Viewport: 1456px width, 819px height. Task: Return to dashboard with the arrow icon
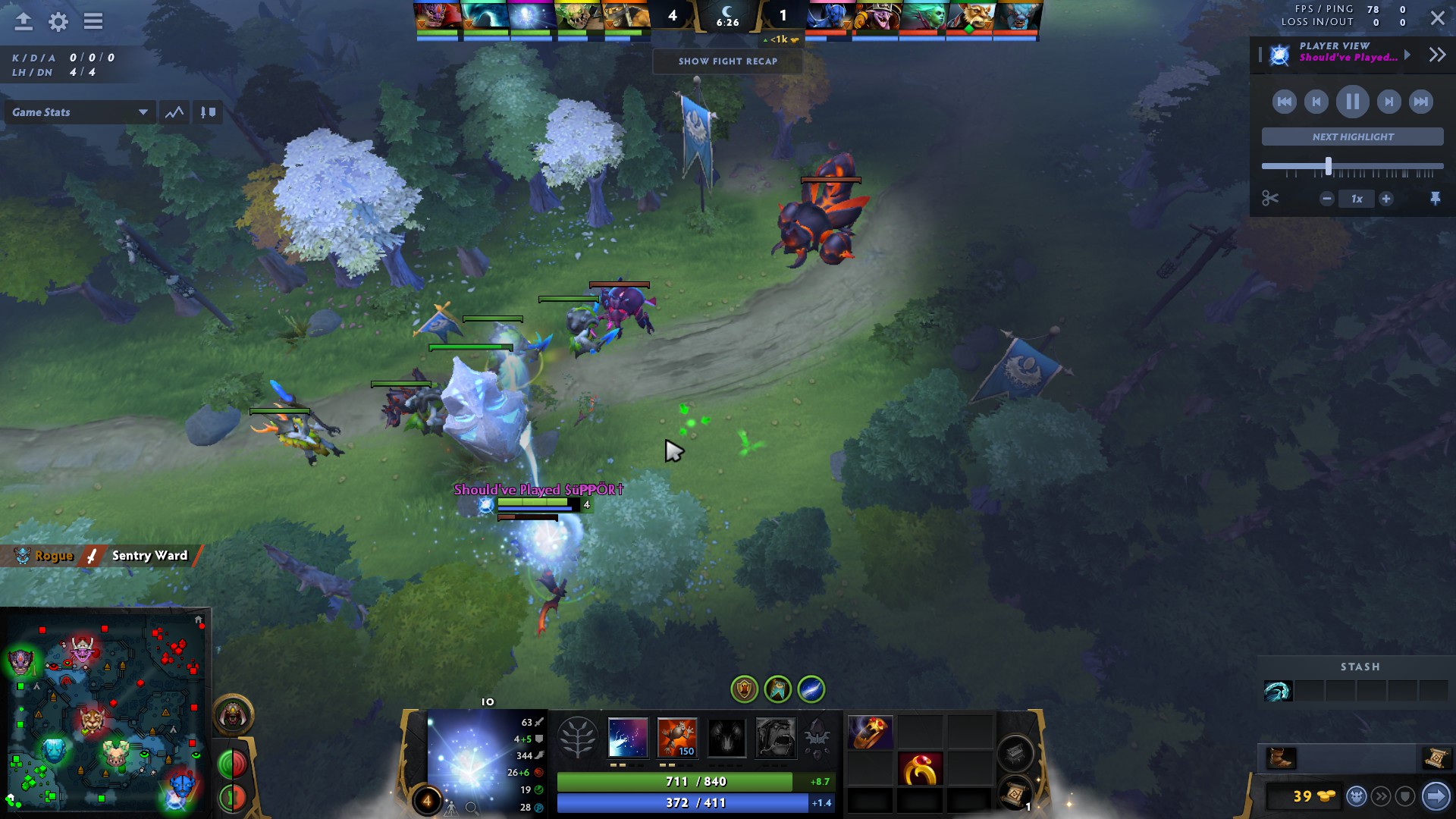point(24,22)
